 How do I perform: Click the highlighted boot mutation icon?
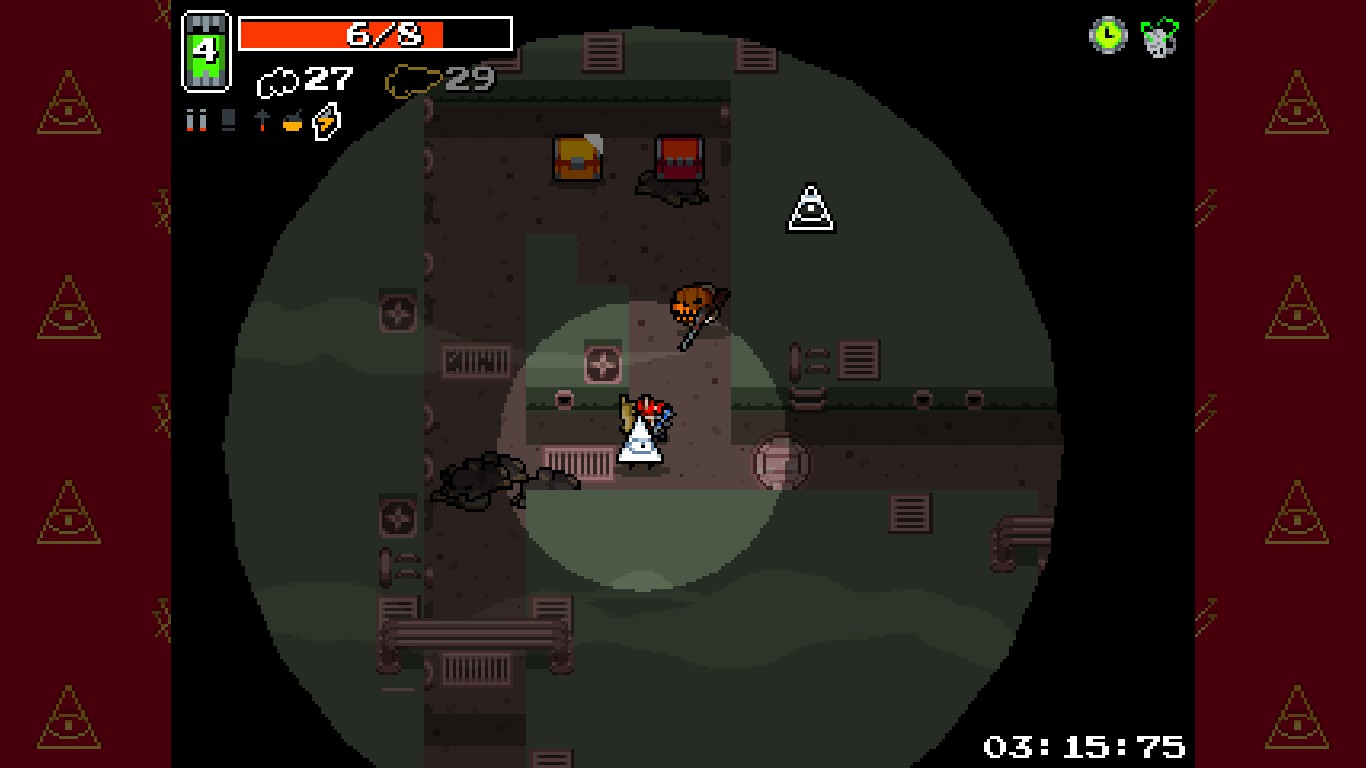pyautogui.click(x=325, y=120)
